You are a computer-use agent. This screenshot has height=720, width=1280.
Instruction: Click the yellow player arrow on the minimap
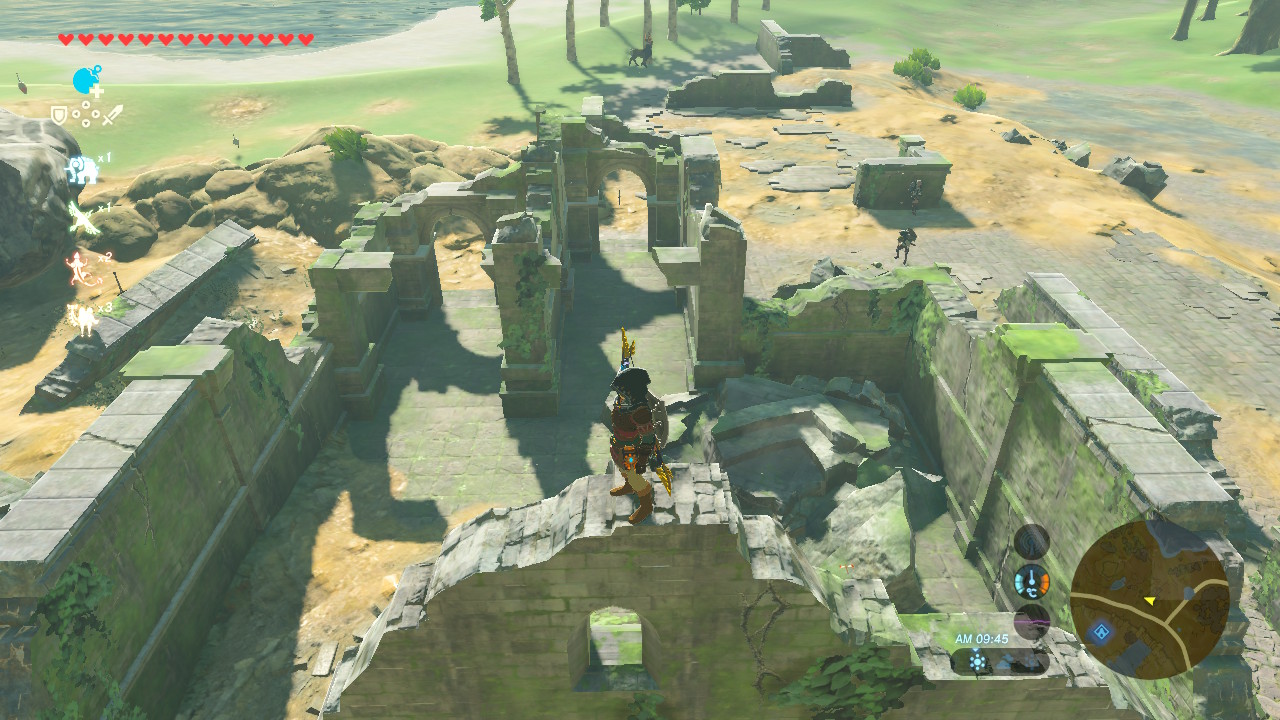1150,600
